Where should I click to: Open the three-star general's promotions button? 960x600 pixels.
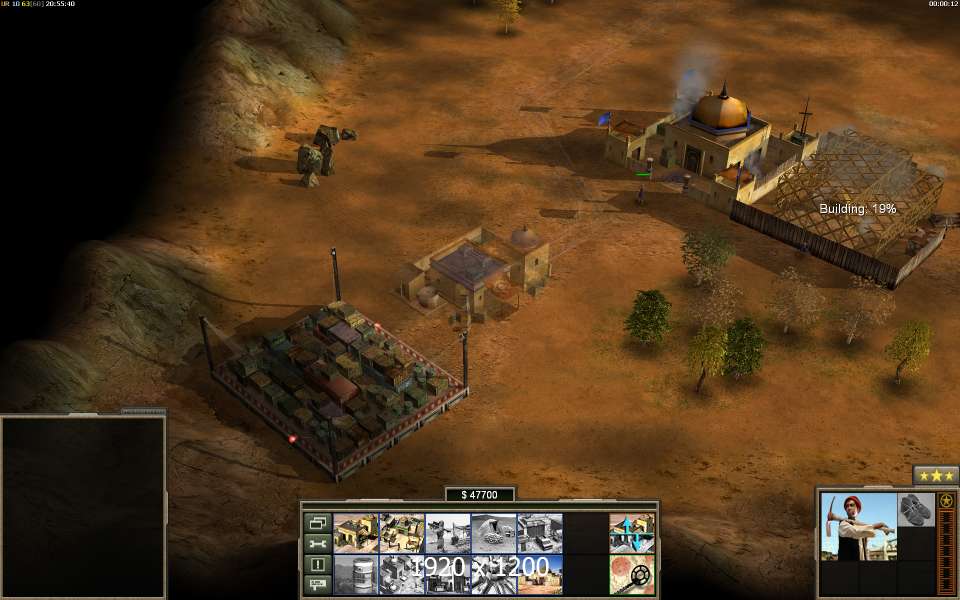pos(935,475)
